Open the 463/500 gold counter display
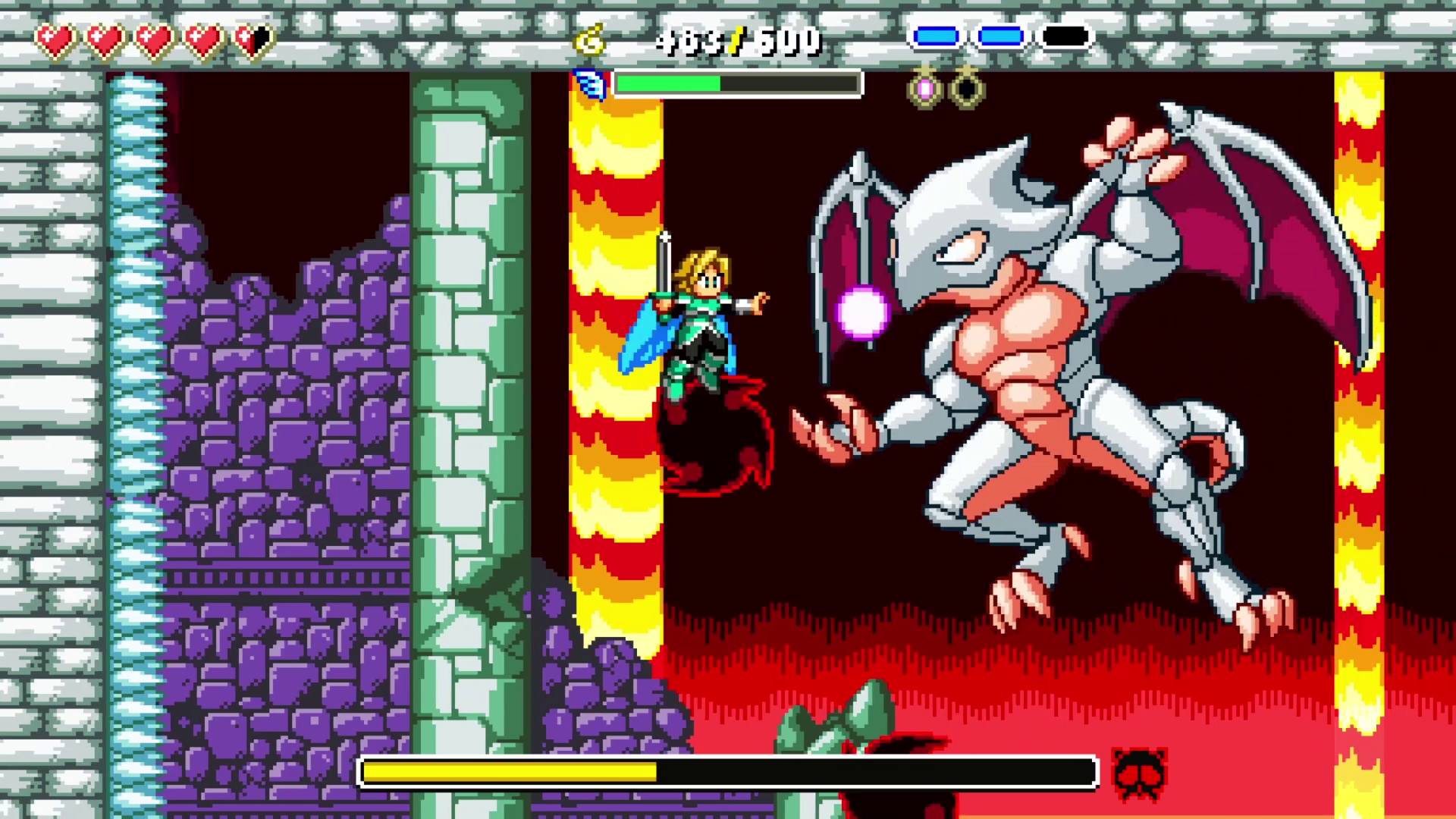The height and width of the screenshot is (819, 1456). [736, 38]
